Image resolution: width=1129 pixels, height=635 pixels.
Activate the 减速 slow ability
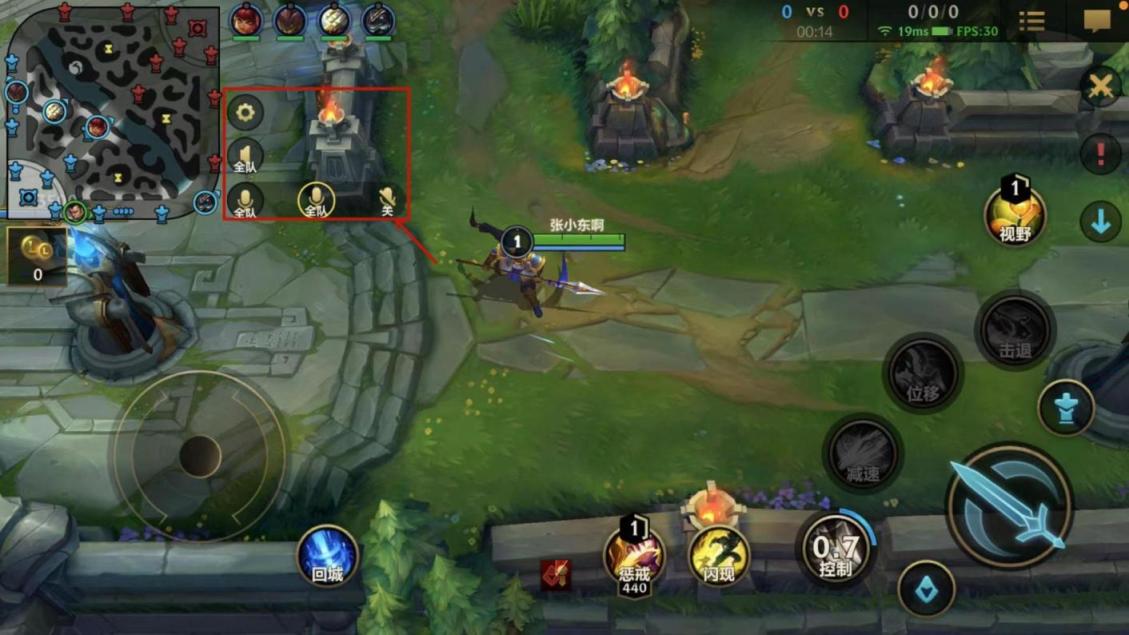(x=862, y=453)
